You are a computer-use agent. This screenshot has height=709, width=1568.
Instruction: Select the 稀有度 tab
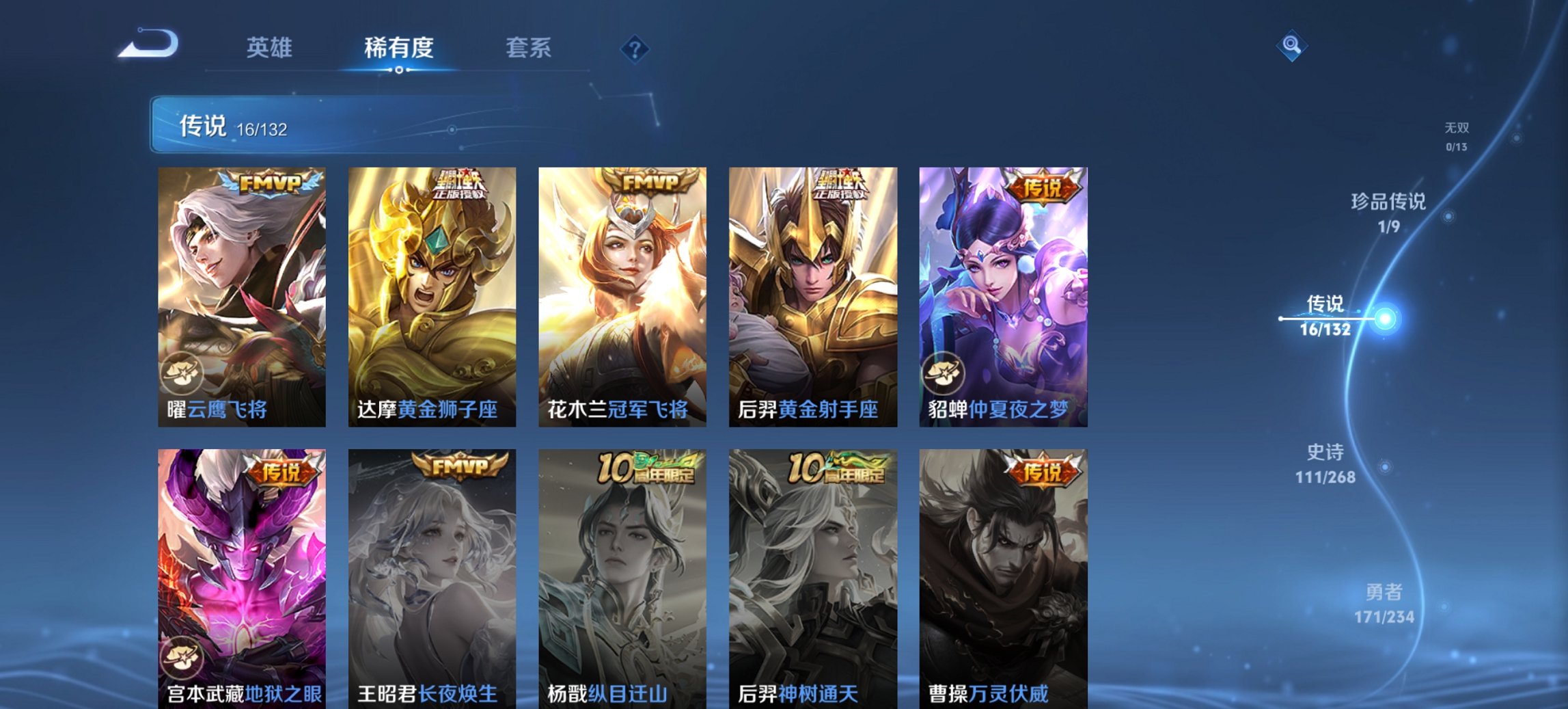400,48
